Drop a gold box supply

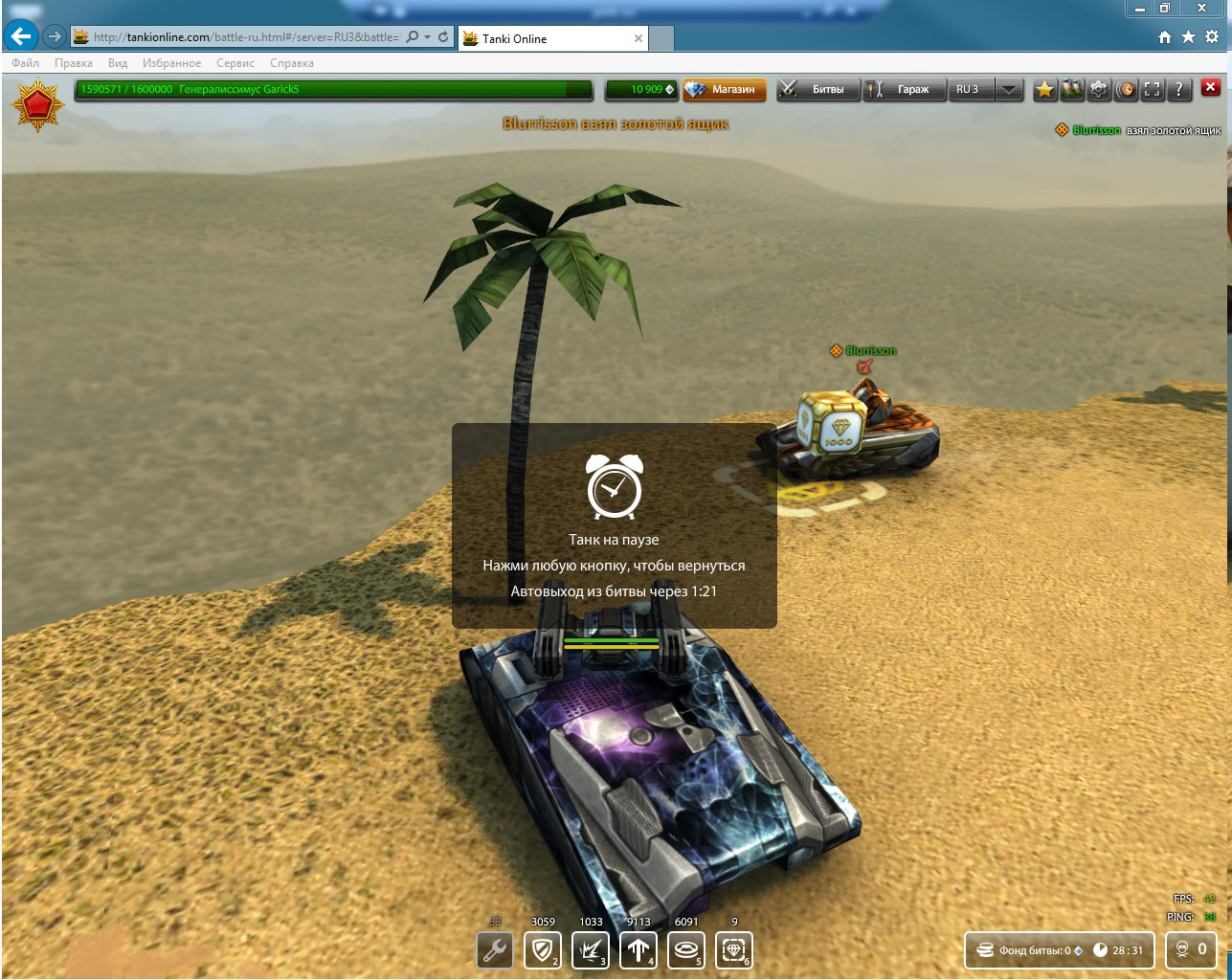coord(734,950)
